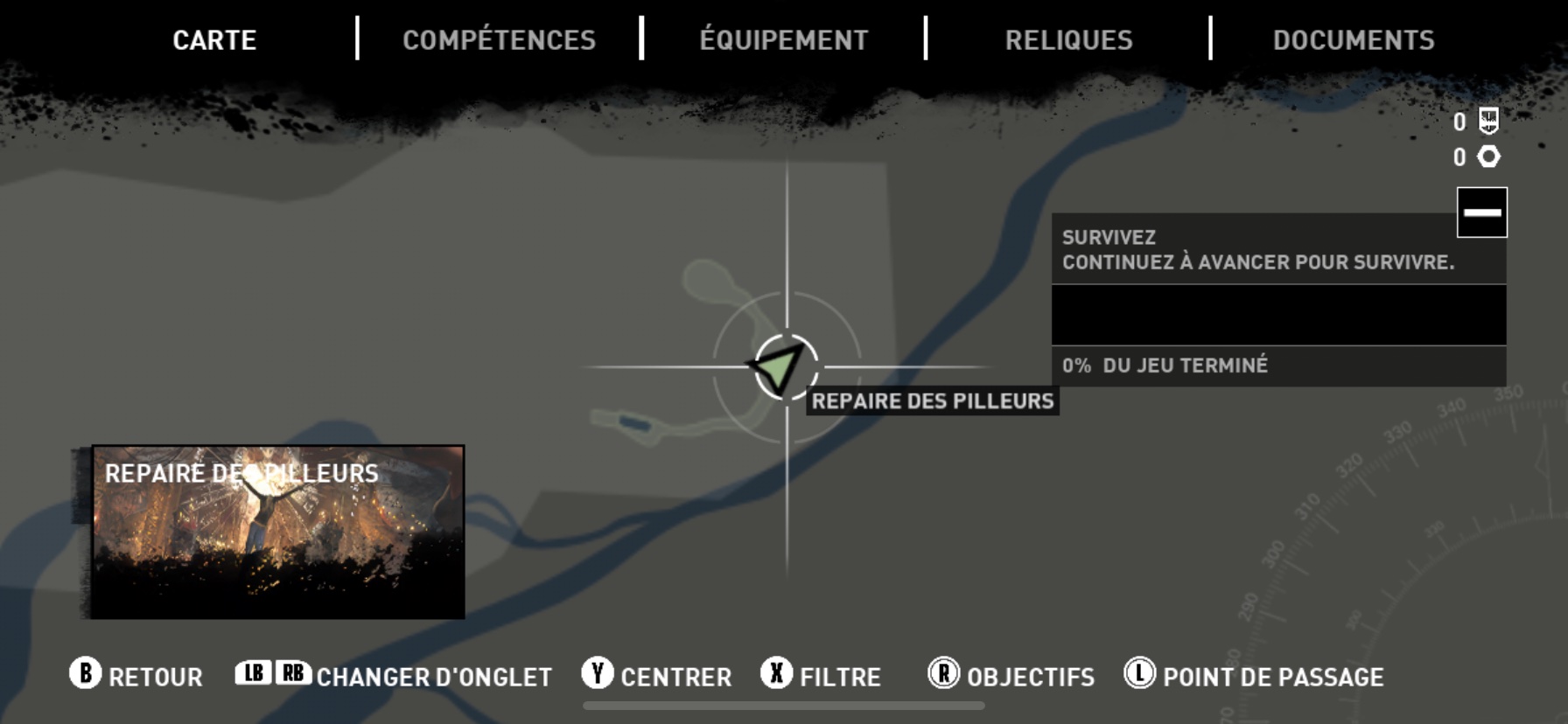Click the Repaire des Pilleurs location thumbnail
The height and width of the screenshot is (724, 1568).
[278, 532]
